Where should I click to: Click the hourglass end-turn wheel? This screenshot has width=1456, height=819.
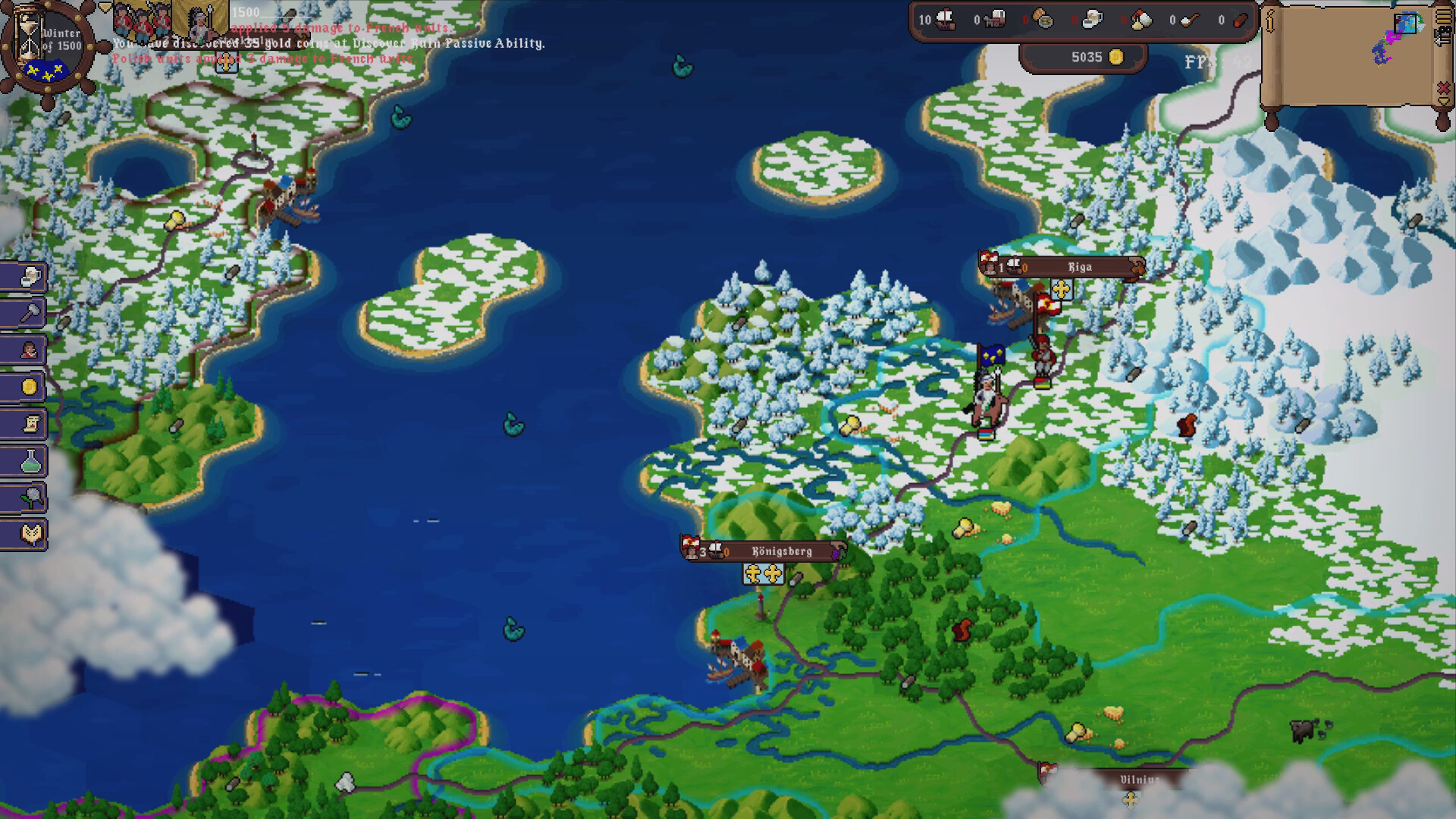click(x=47, y=47)
